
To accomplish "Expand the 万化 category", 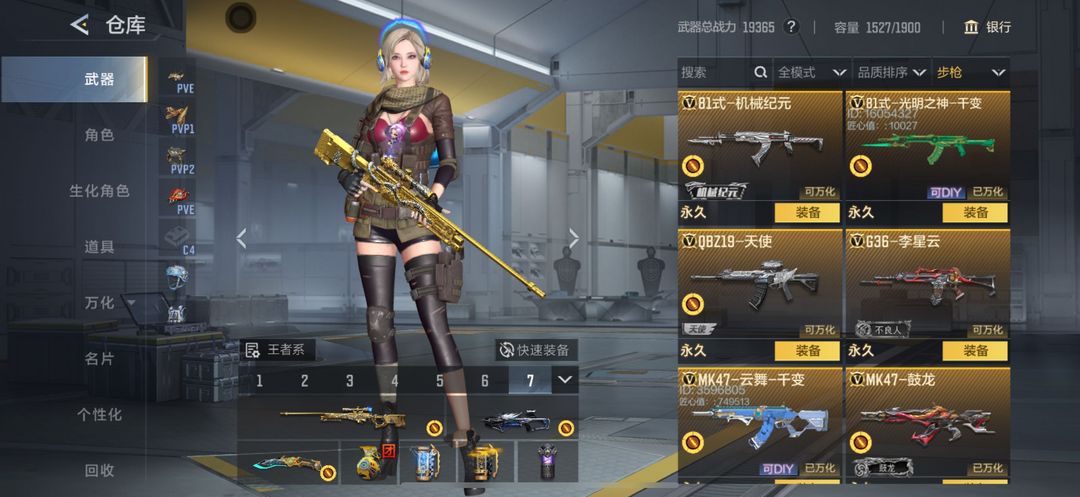I will (x=104, y=302).
